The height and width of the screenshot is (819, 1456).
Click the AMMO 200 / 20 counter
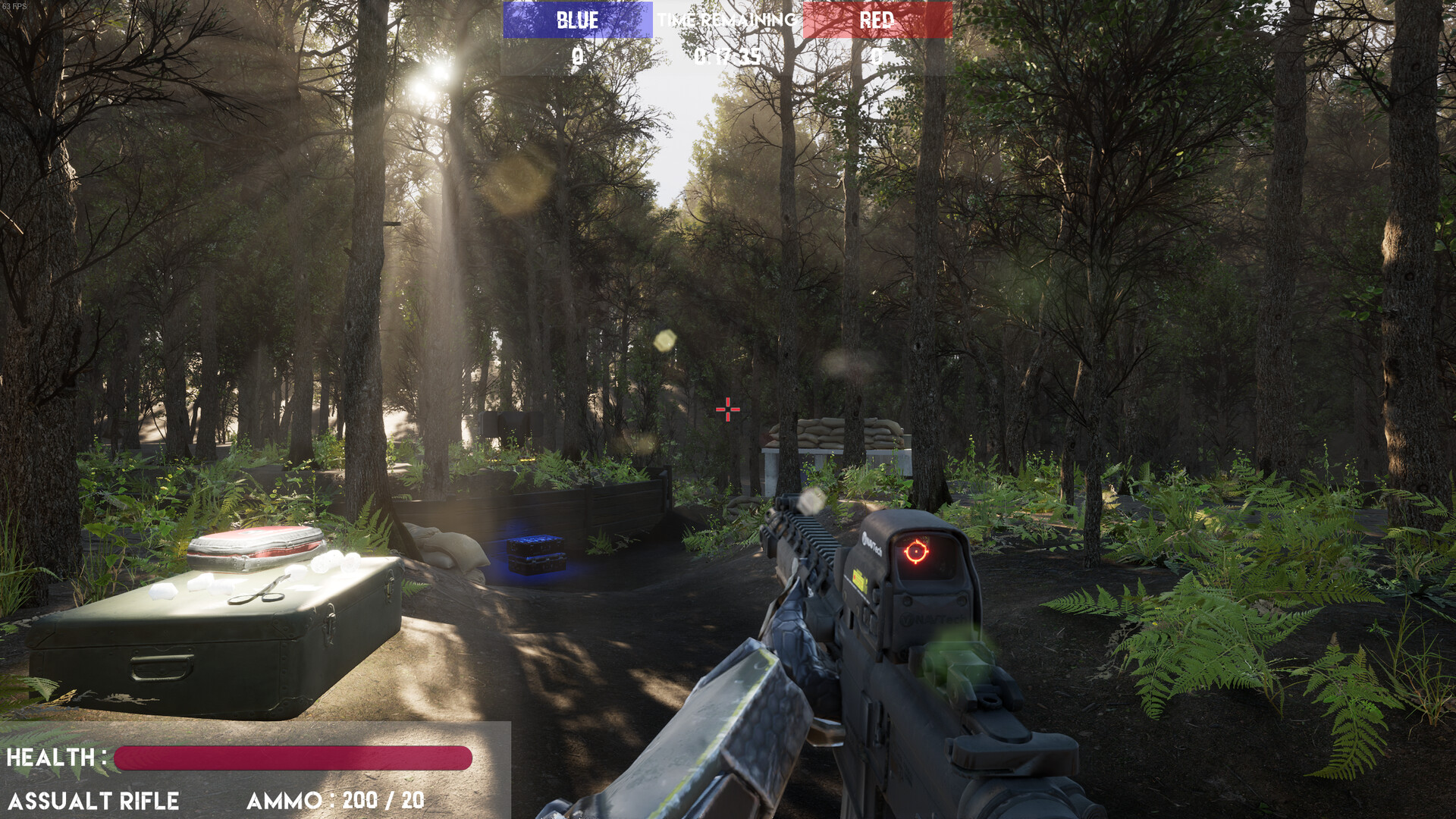pos(336,800)
